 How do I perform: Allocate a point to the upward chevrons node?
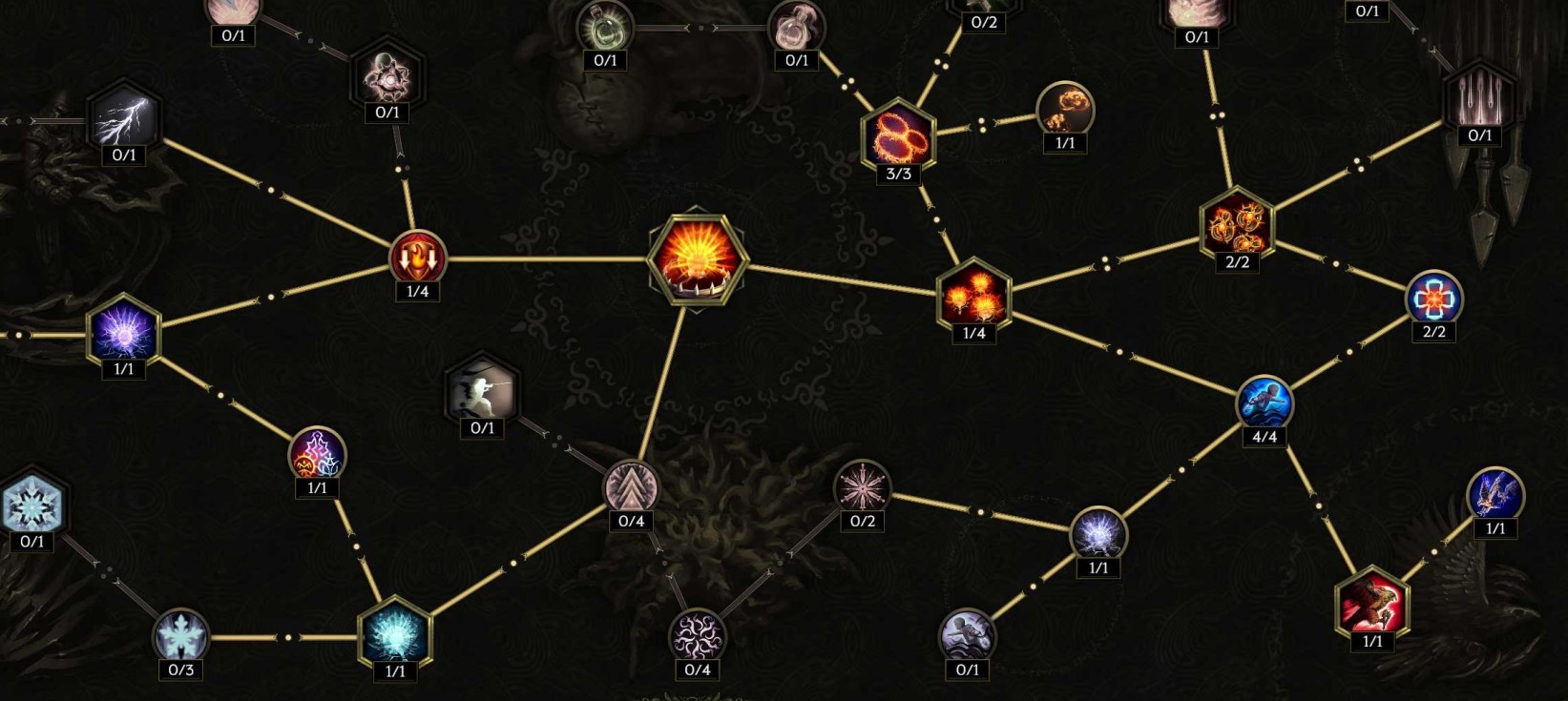(631, 486)
